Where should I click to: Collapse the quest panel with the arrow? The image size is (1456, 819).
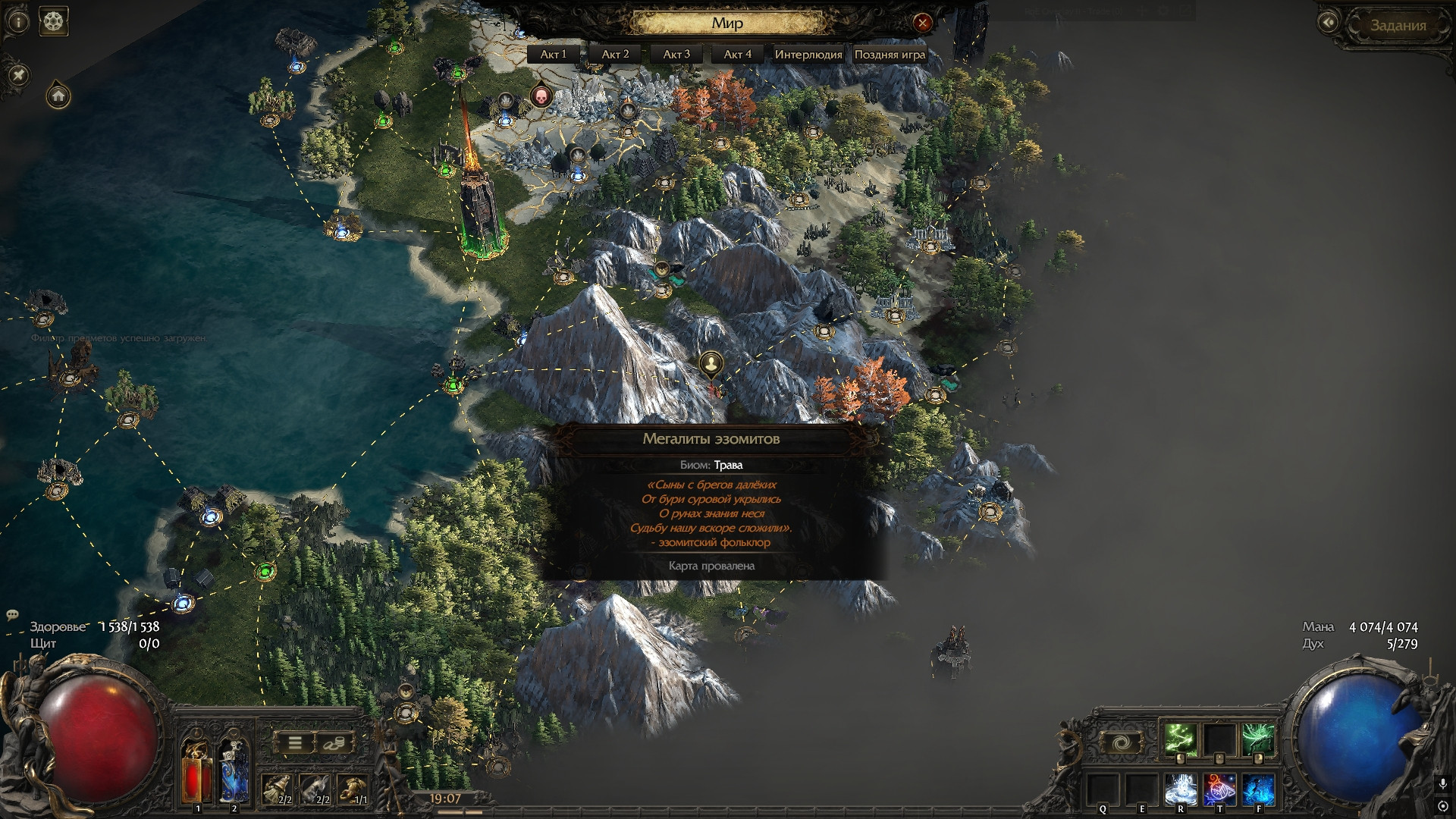(1328, 23)
